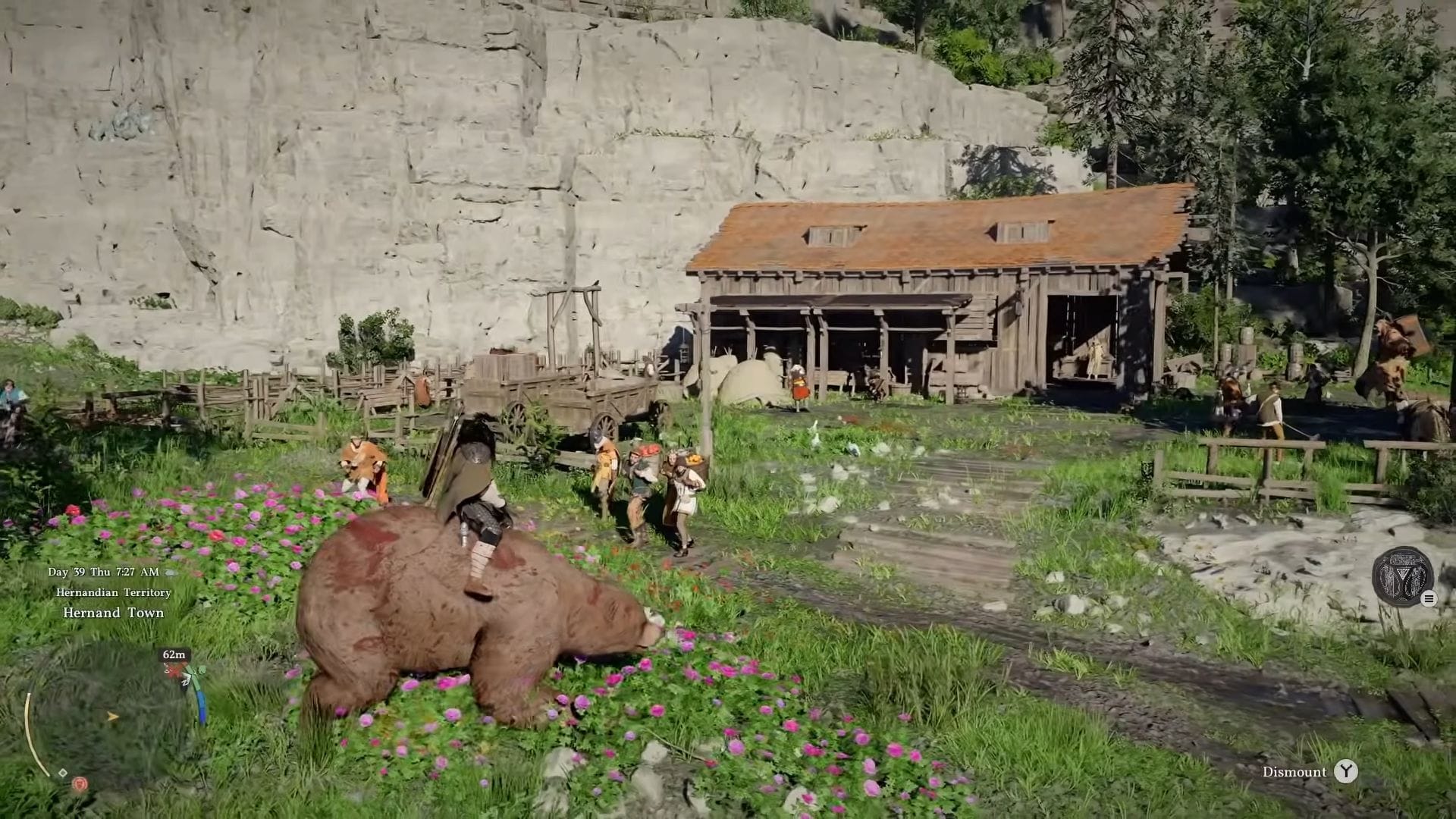Click the weather cloud icon beside the time

coord(171,572)
